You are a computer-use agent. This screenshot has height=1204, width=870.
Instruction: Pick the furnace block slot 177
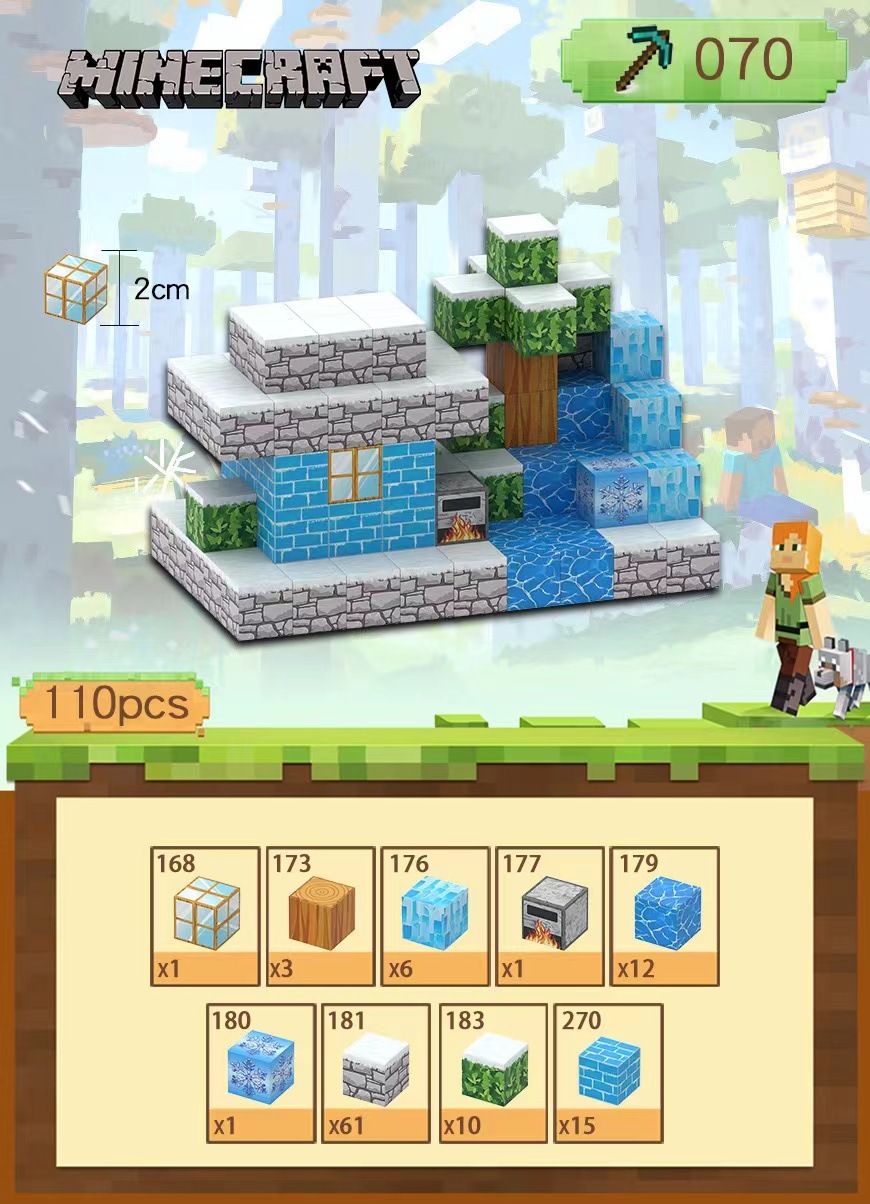coord(549,916)
